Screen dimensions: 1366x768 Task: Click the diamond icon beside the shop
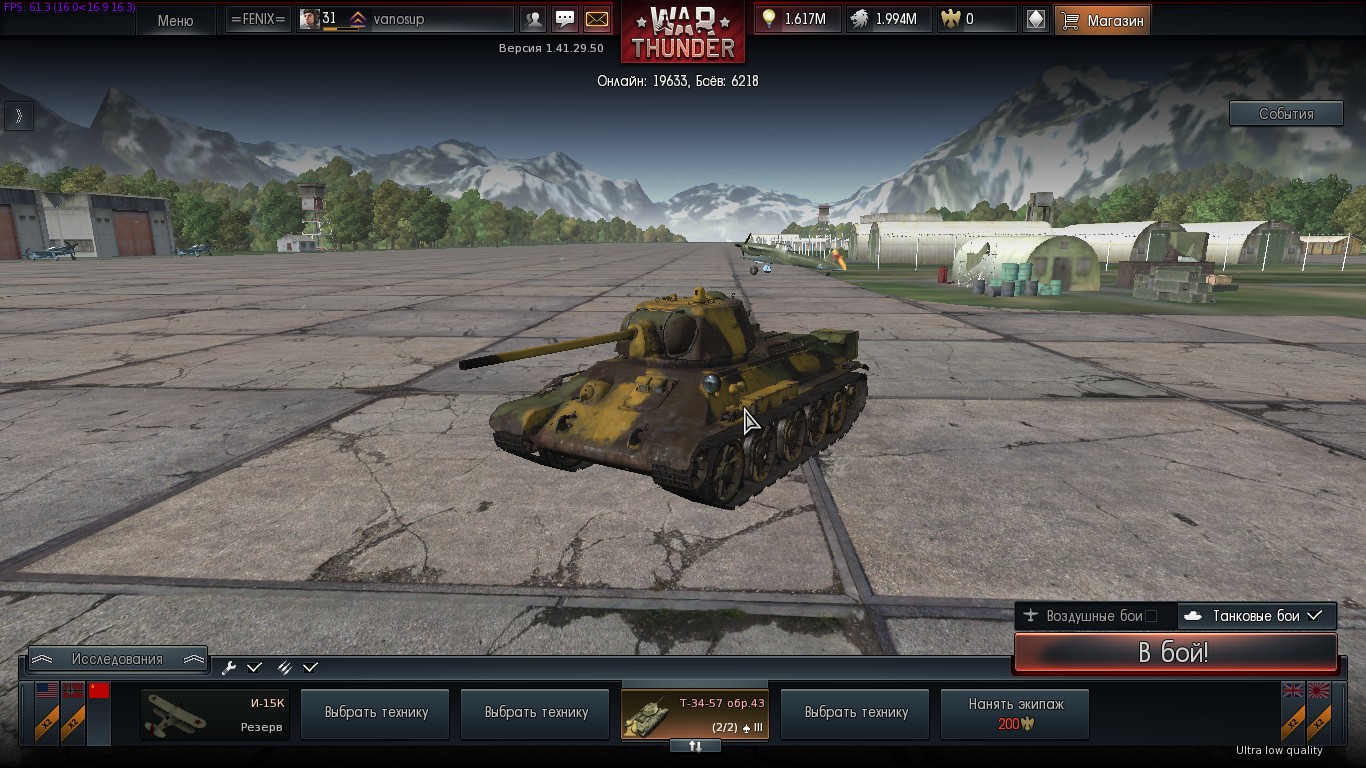(1036, 19)
